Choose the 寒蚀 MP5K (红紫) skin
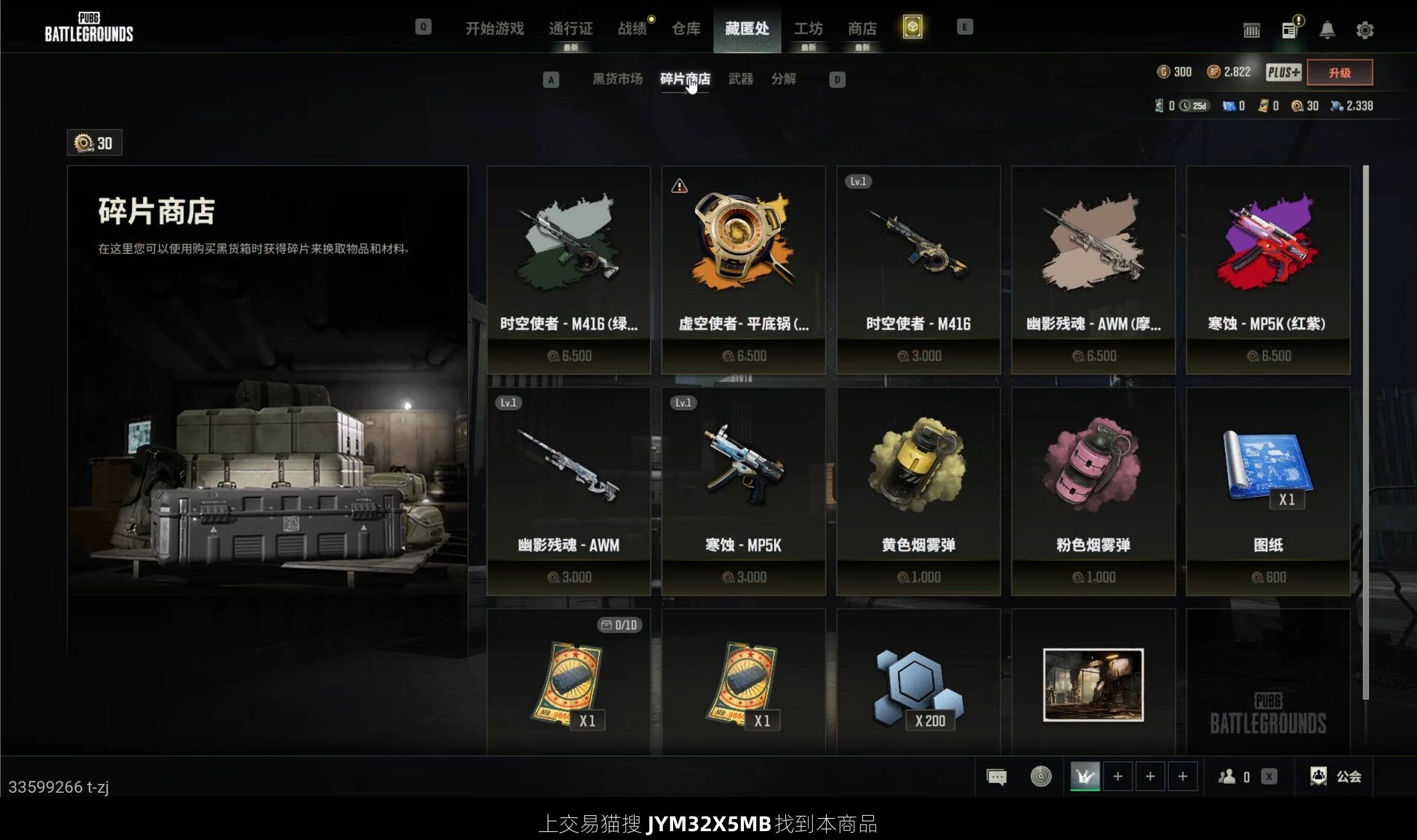Viewport: 1417px width, 840px height. click(1268, 270)
